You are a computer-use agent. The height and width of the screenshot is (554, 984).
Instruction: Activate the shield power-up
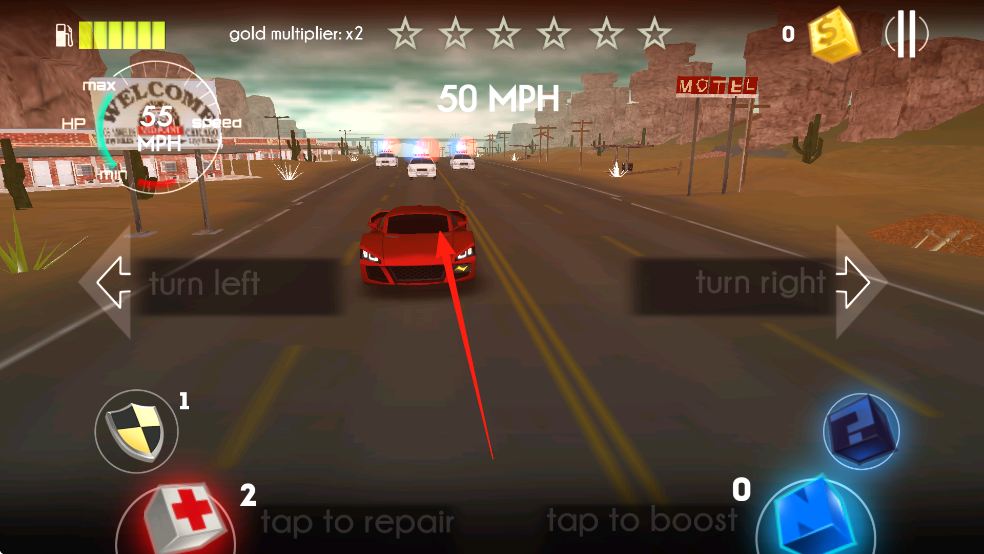[137, 432]
